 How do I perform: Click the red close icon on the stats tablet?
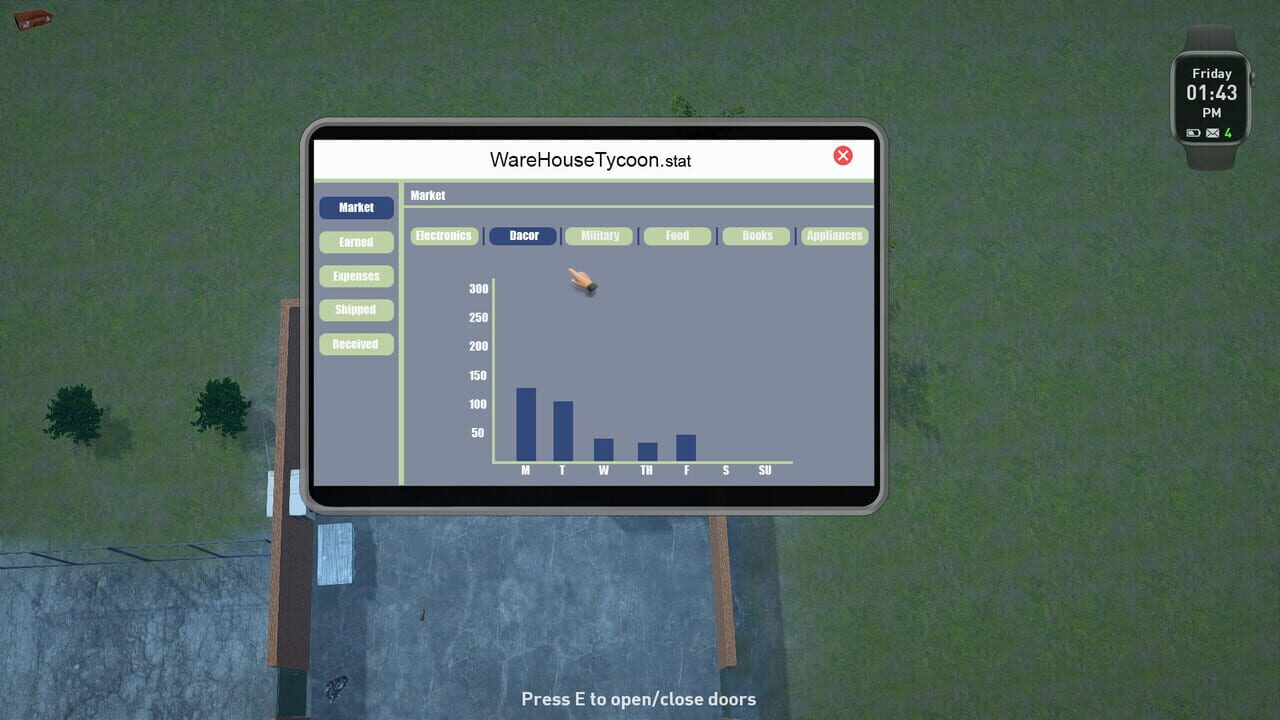point(843,155)
